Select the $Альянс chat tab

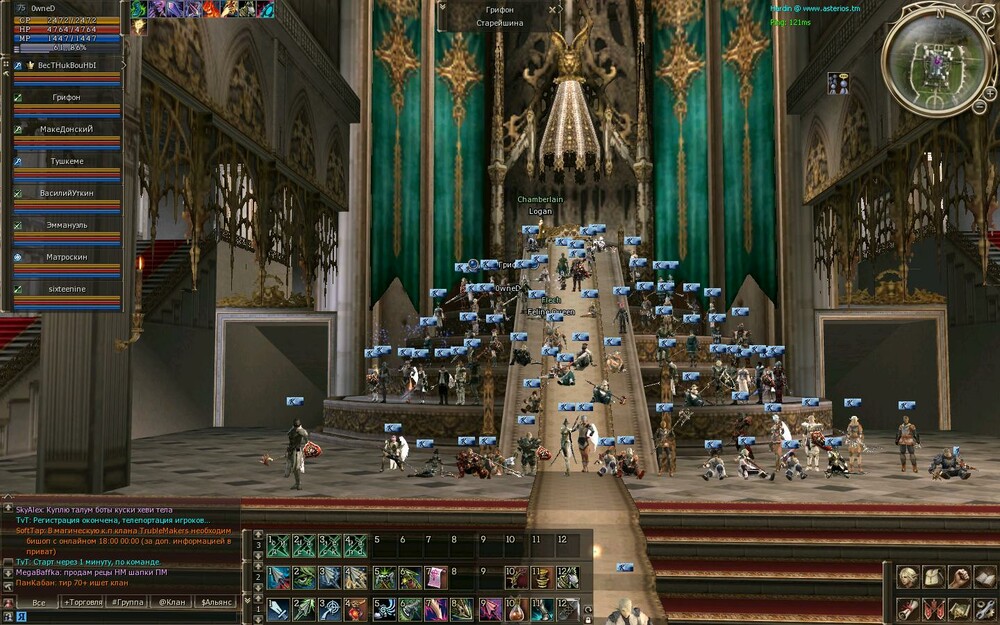click(x=215, y=603)
